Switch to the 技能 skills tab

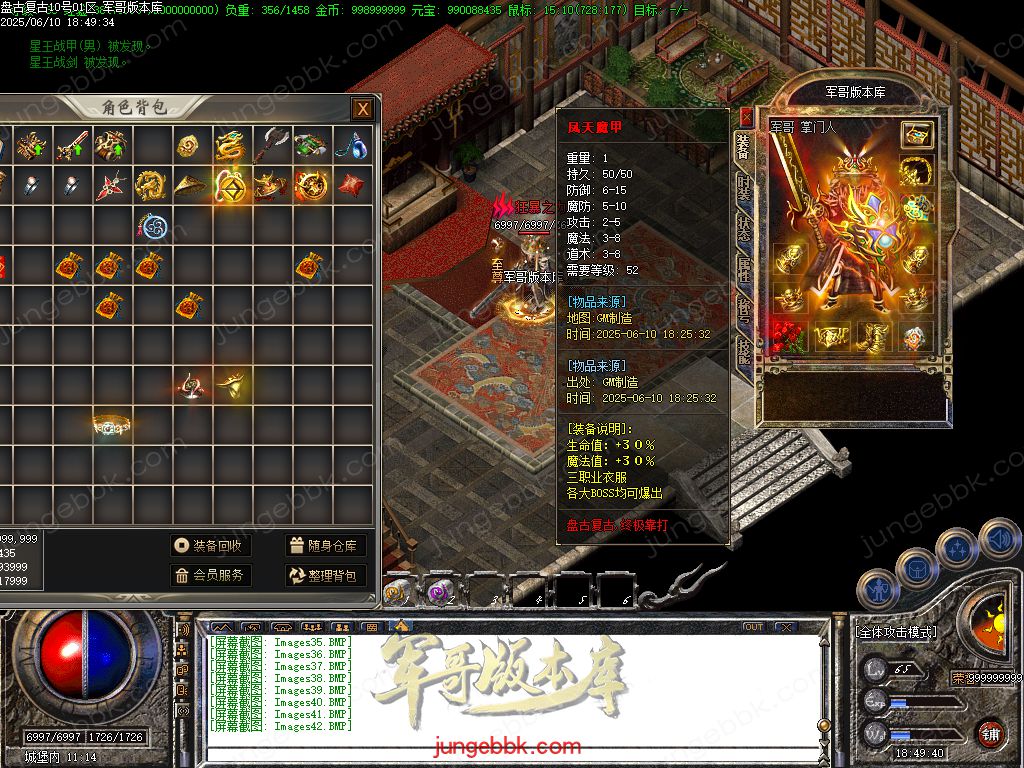tap(744, 350)
